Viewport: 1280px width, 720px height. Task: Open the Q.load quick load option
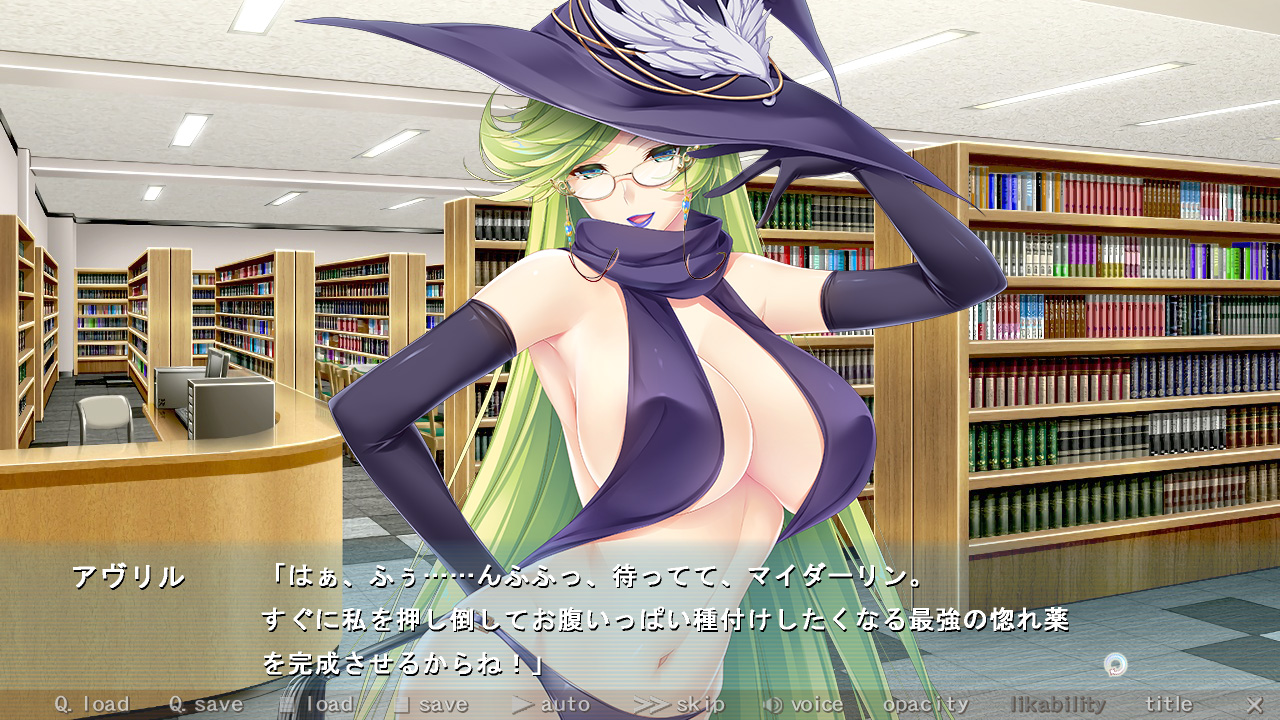point(92,704)
